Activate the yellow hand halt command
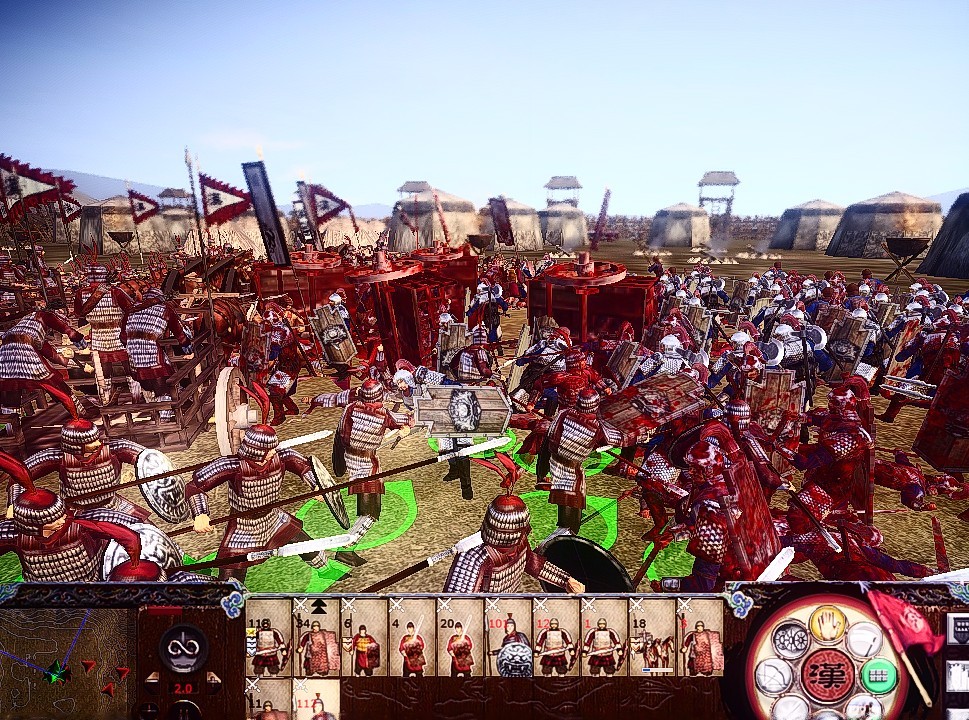 [x=826, y=623]
